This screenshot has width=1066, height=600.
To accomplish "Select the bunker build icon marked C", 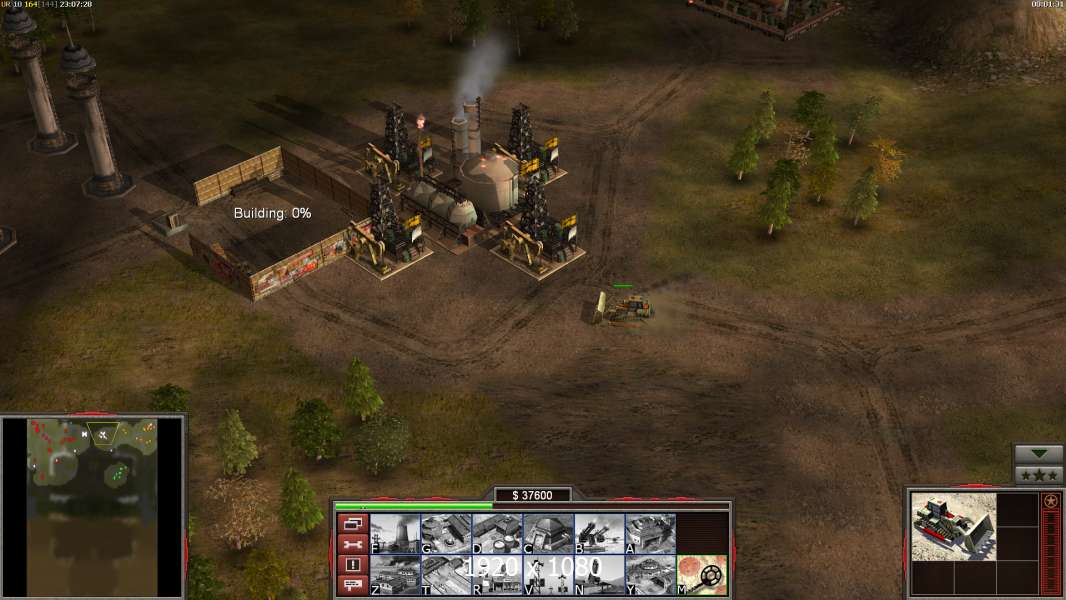I will (548, 534).
